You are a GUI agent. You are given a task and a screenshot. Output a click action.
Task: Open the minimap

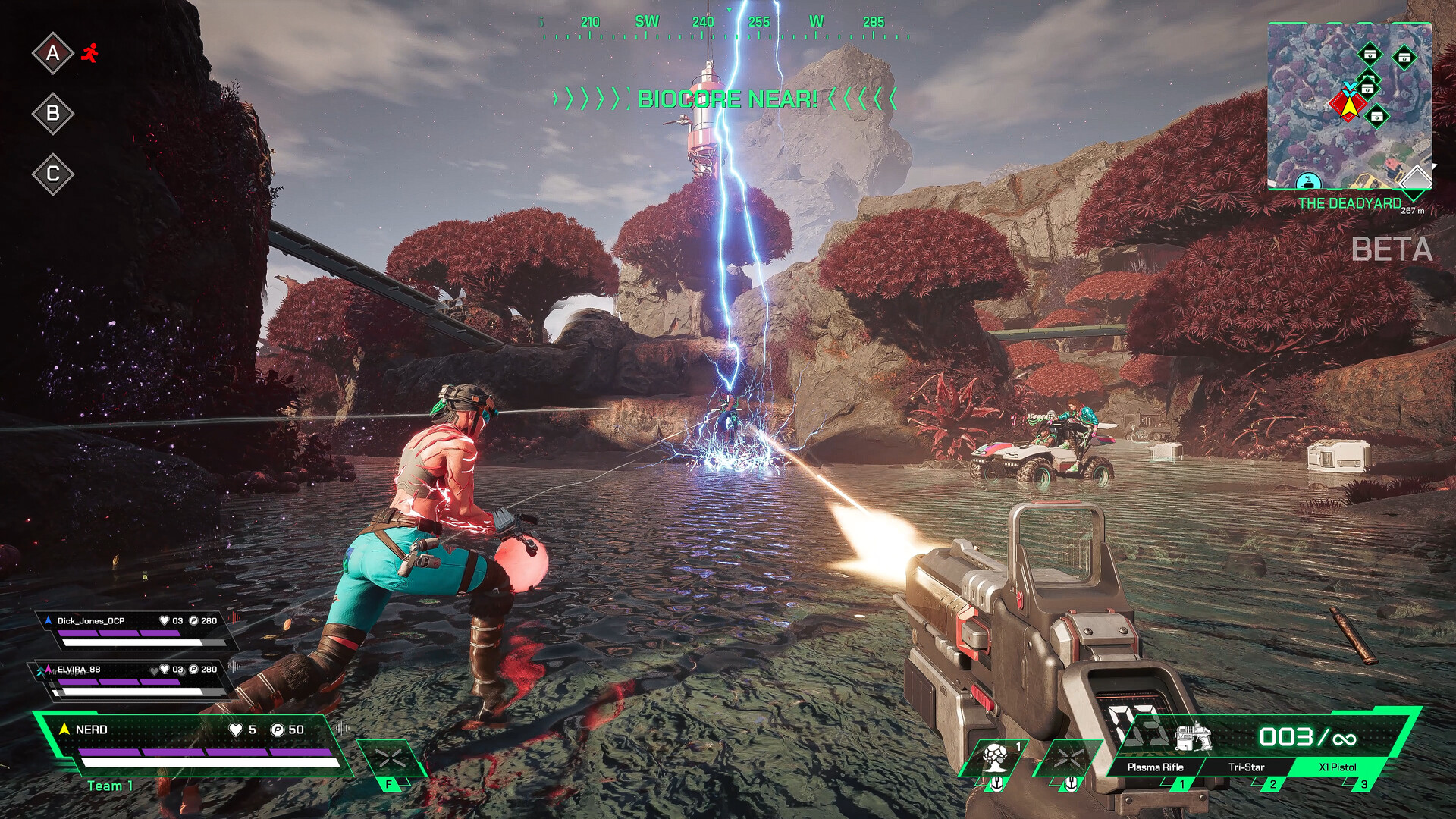[x=1349, y=106]
